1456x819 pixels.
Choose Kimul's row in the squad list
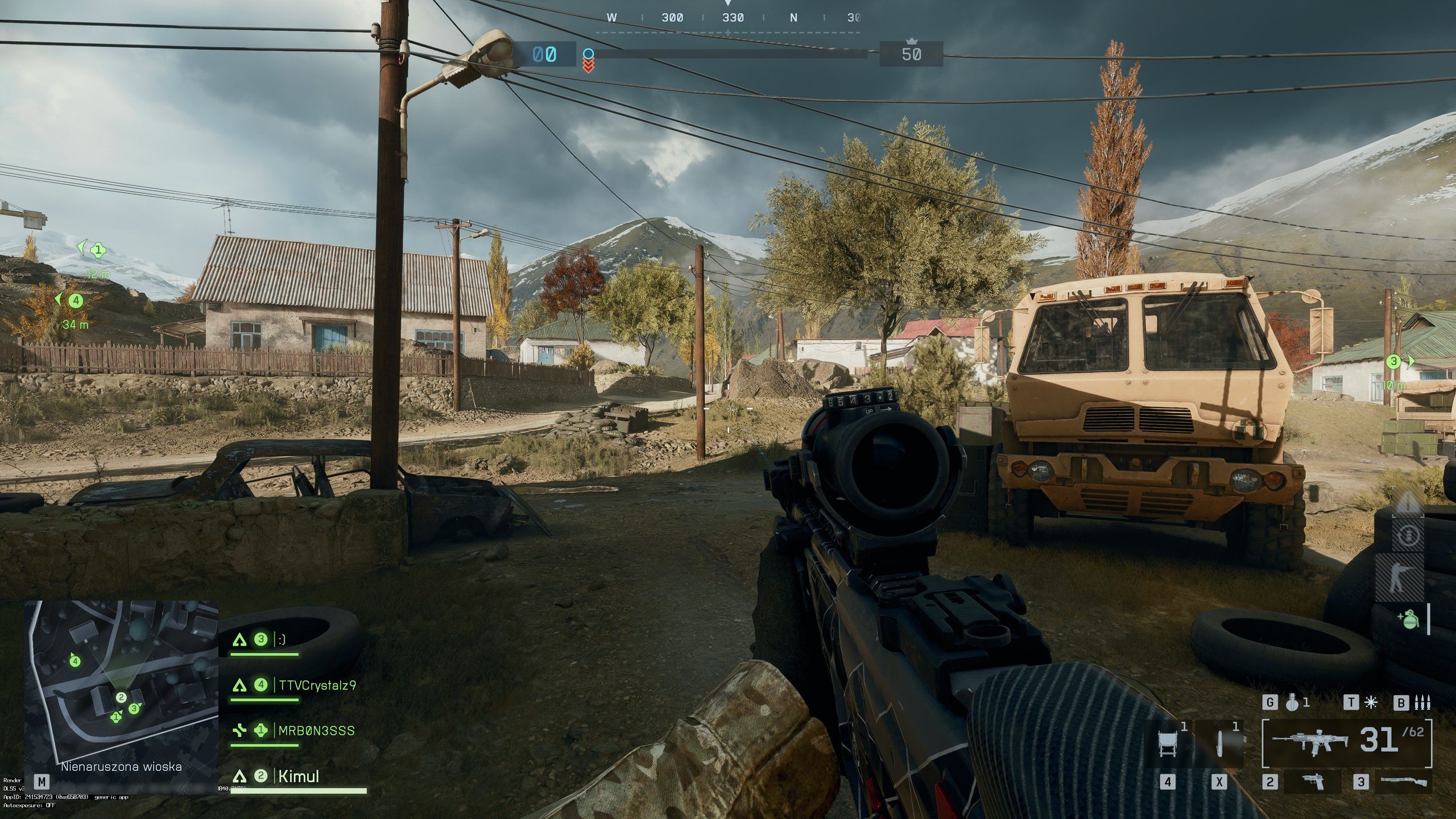click(x=298, y=776)
